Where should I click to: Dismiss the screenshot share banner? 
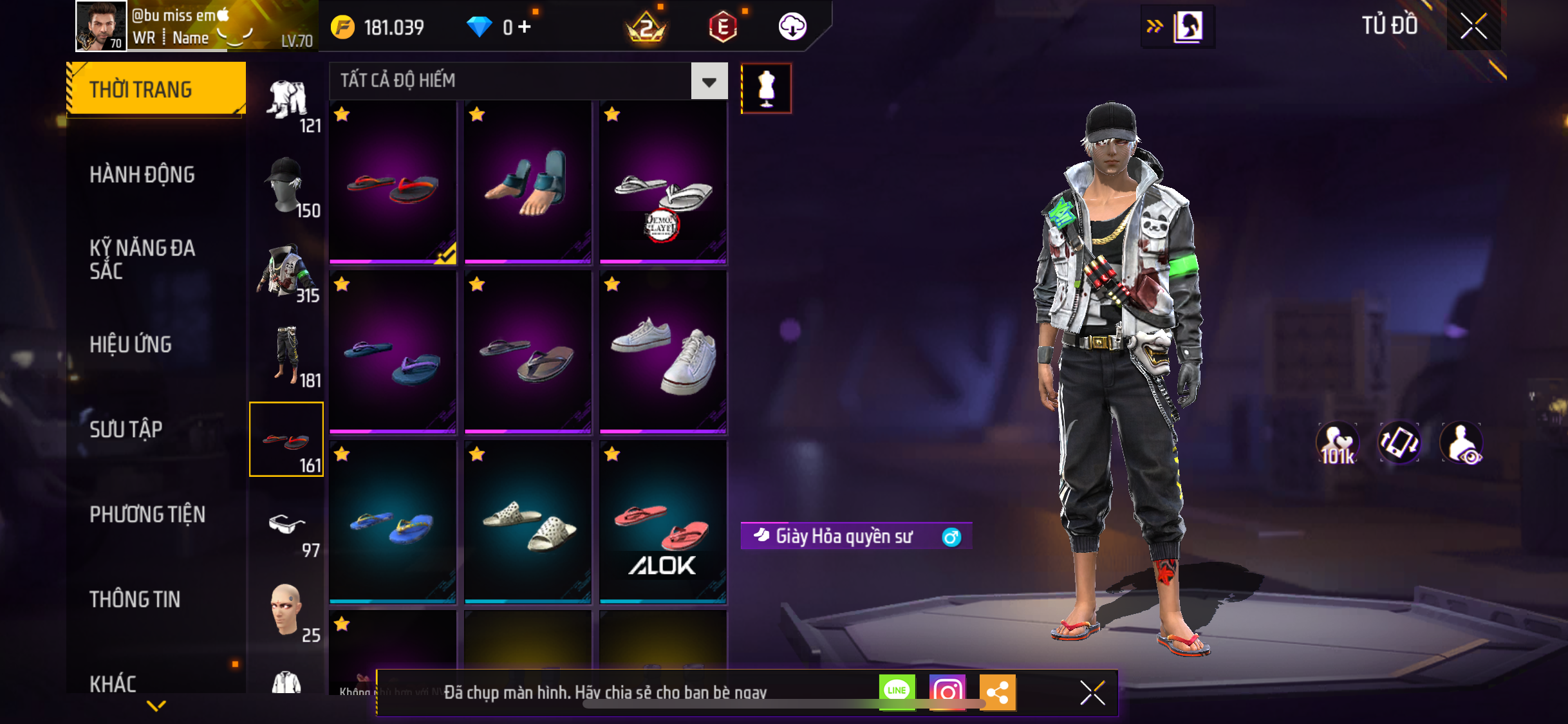click(x=1092, y=692)
